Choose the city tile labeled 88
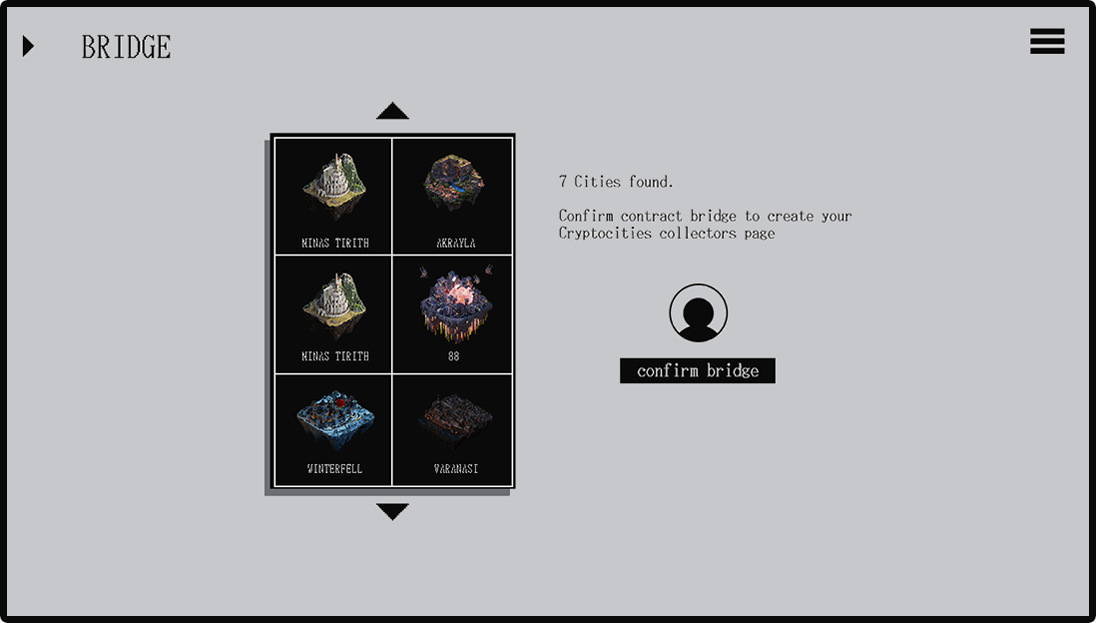Screen dimensions: 1096x623 click(453, 314)
